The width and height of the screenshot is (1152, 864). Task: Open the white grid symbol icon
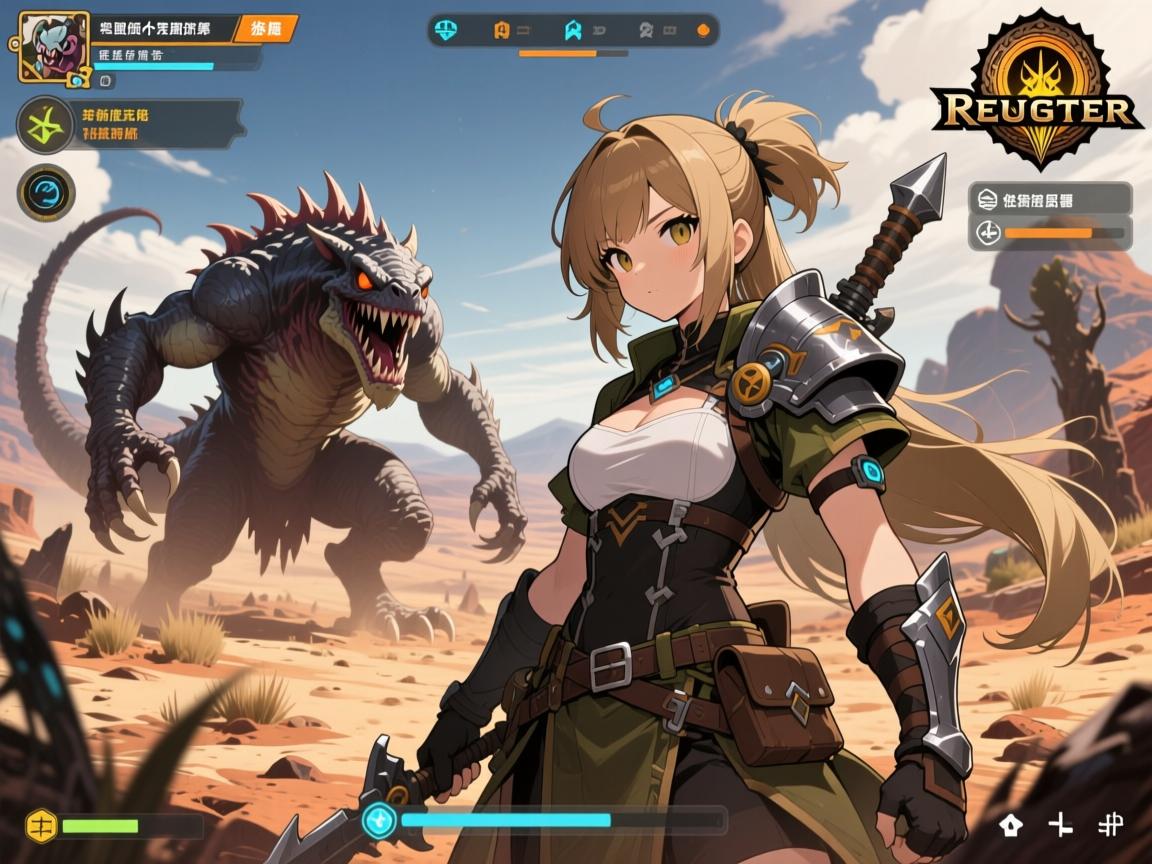point(1110,824)
